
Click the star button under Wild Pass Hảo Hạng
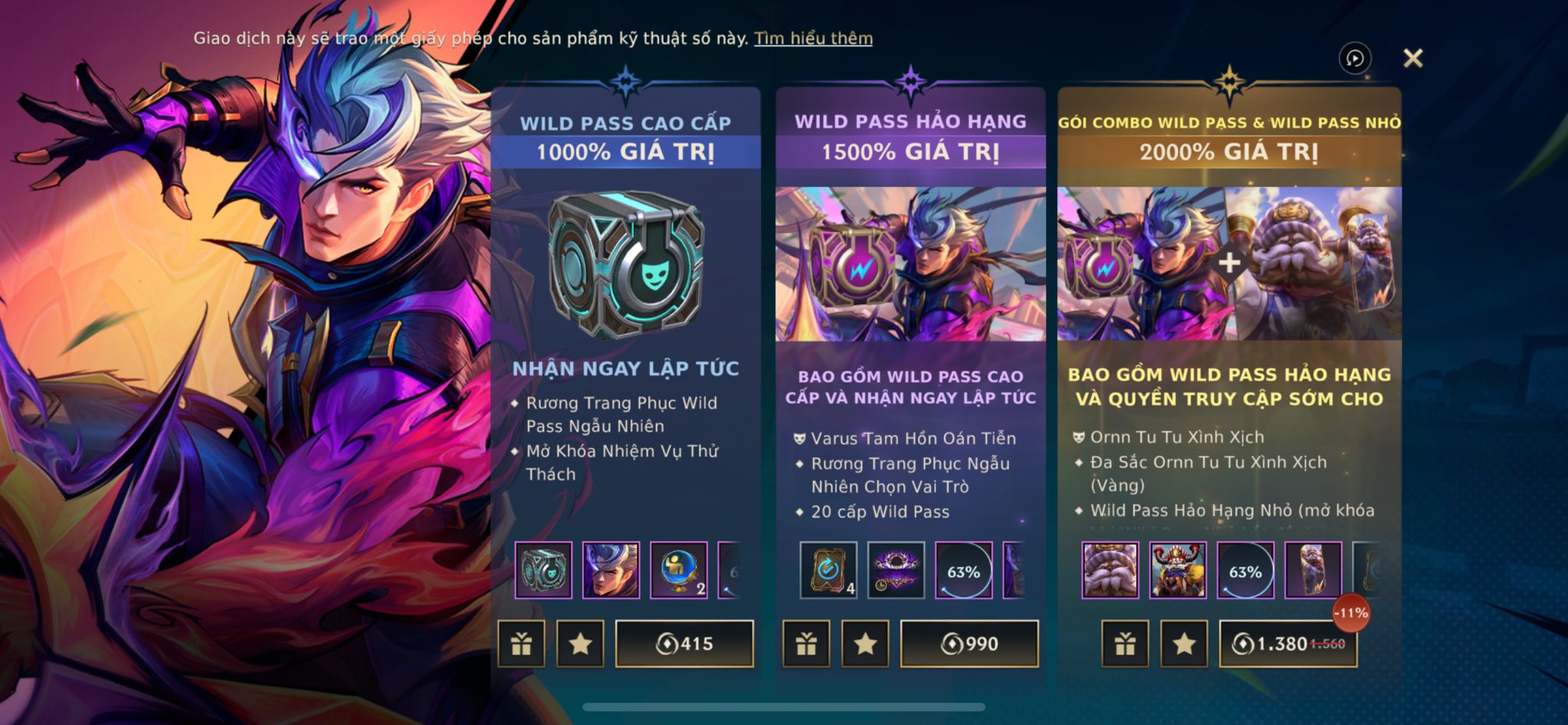(x=865, y=644)
